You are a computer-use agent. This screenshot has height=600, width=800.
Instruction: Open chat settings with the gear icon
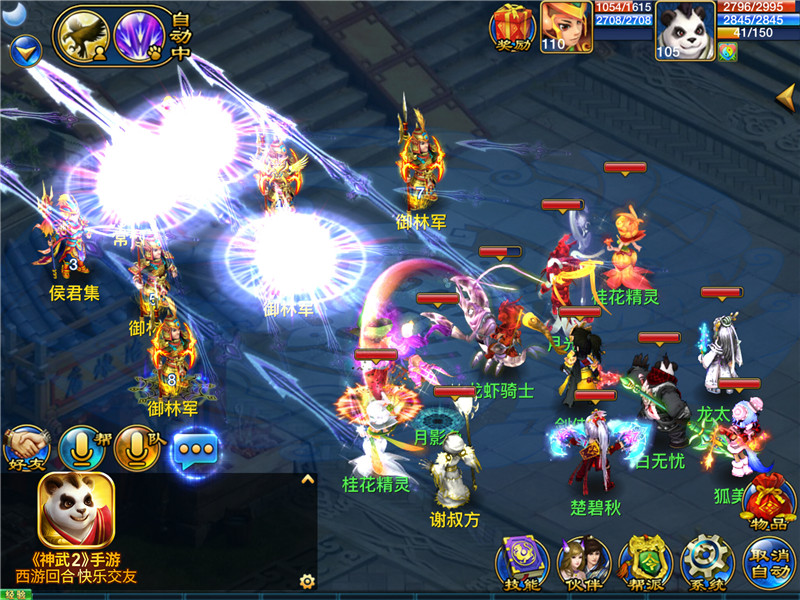coord(307,580)
